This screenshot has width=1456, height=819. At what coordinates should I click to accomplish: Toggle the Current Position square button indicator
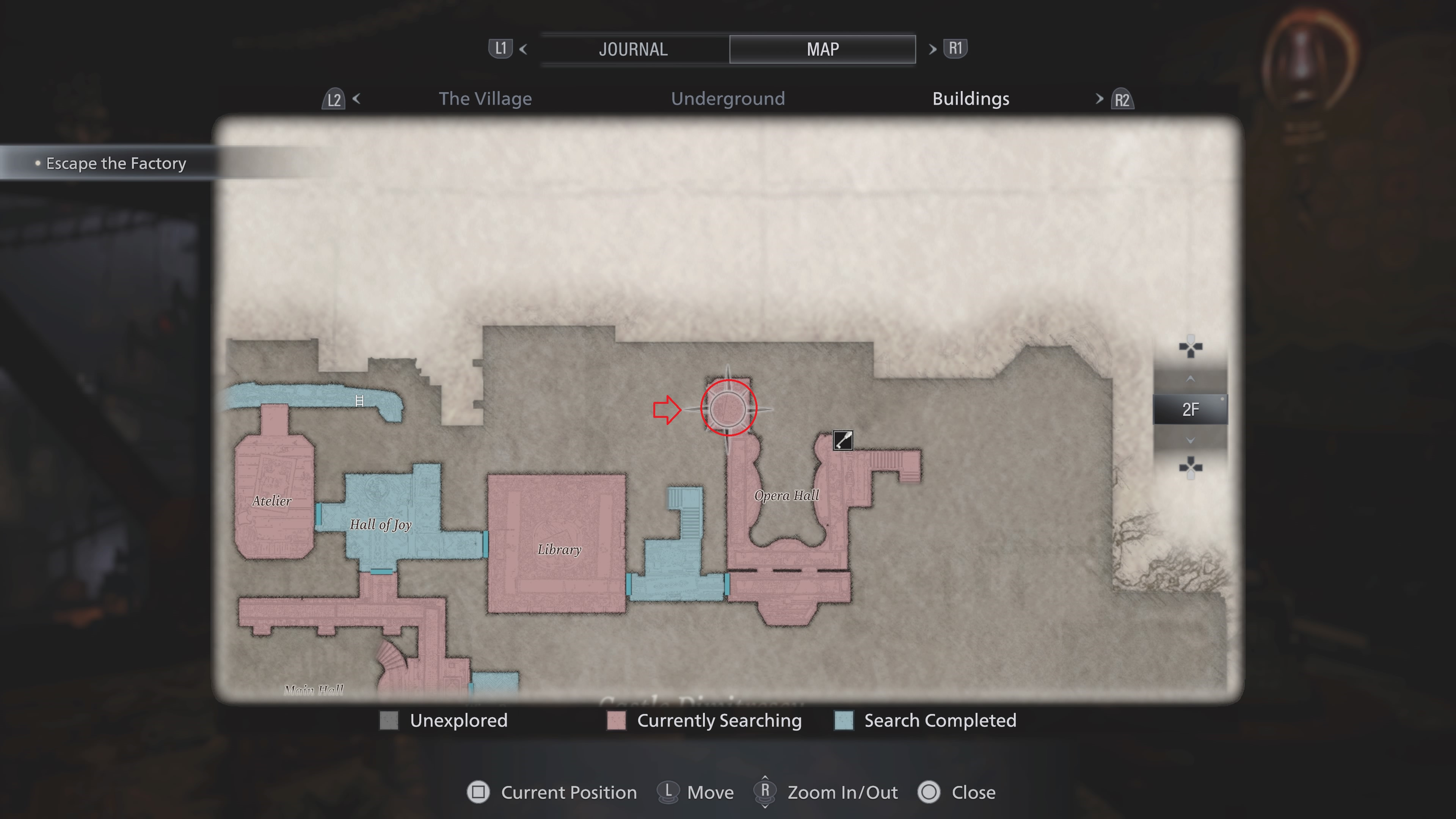tap(478, 792)
